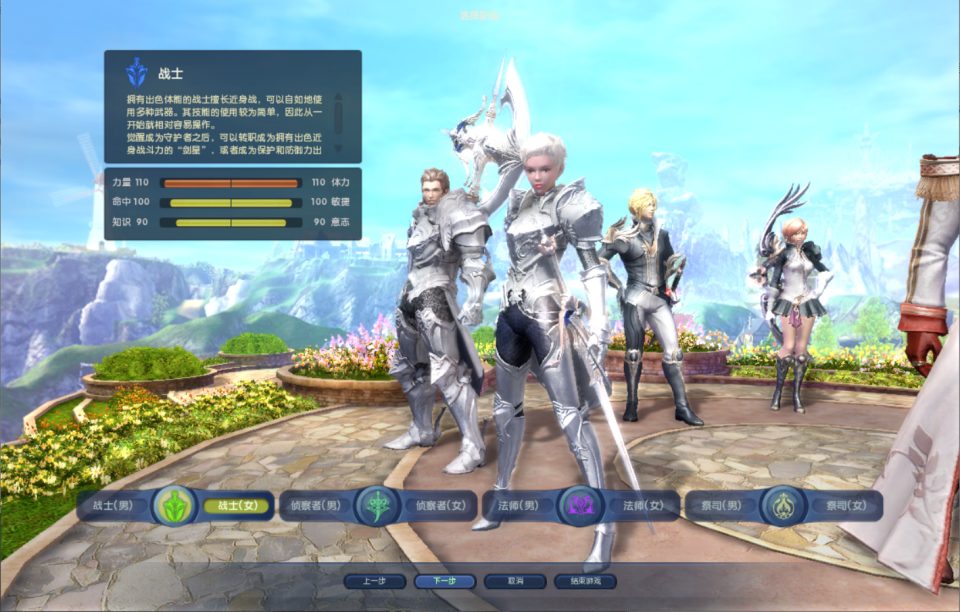Image resolution: width=960 pixels, height=612 pixels.
Task: Proceed with the 下一步 next button
Action: point(439,581)
